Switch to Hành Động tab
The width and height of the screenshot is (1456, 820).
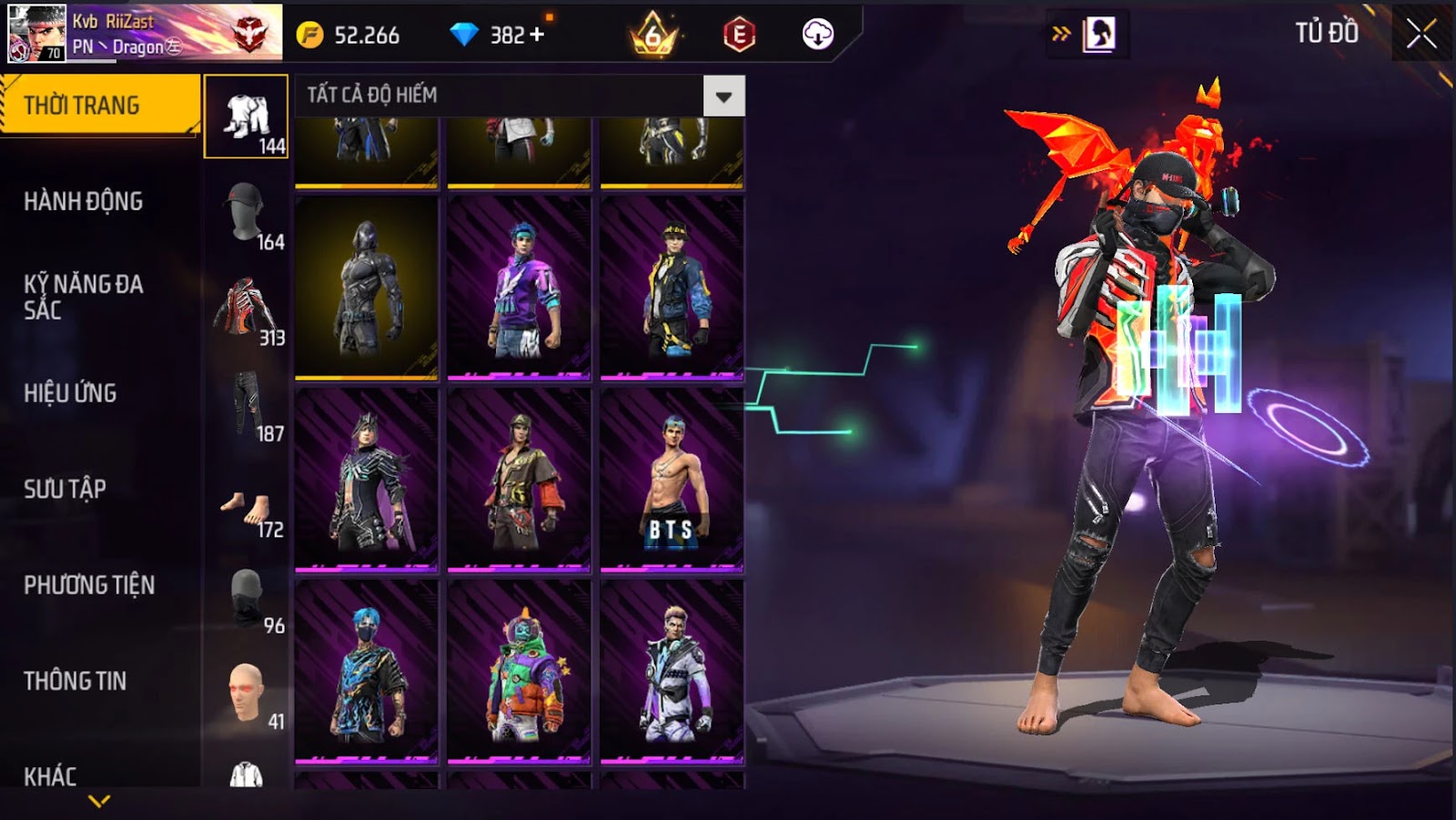pyautogui.click(x=84, y=201)
